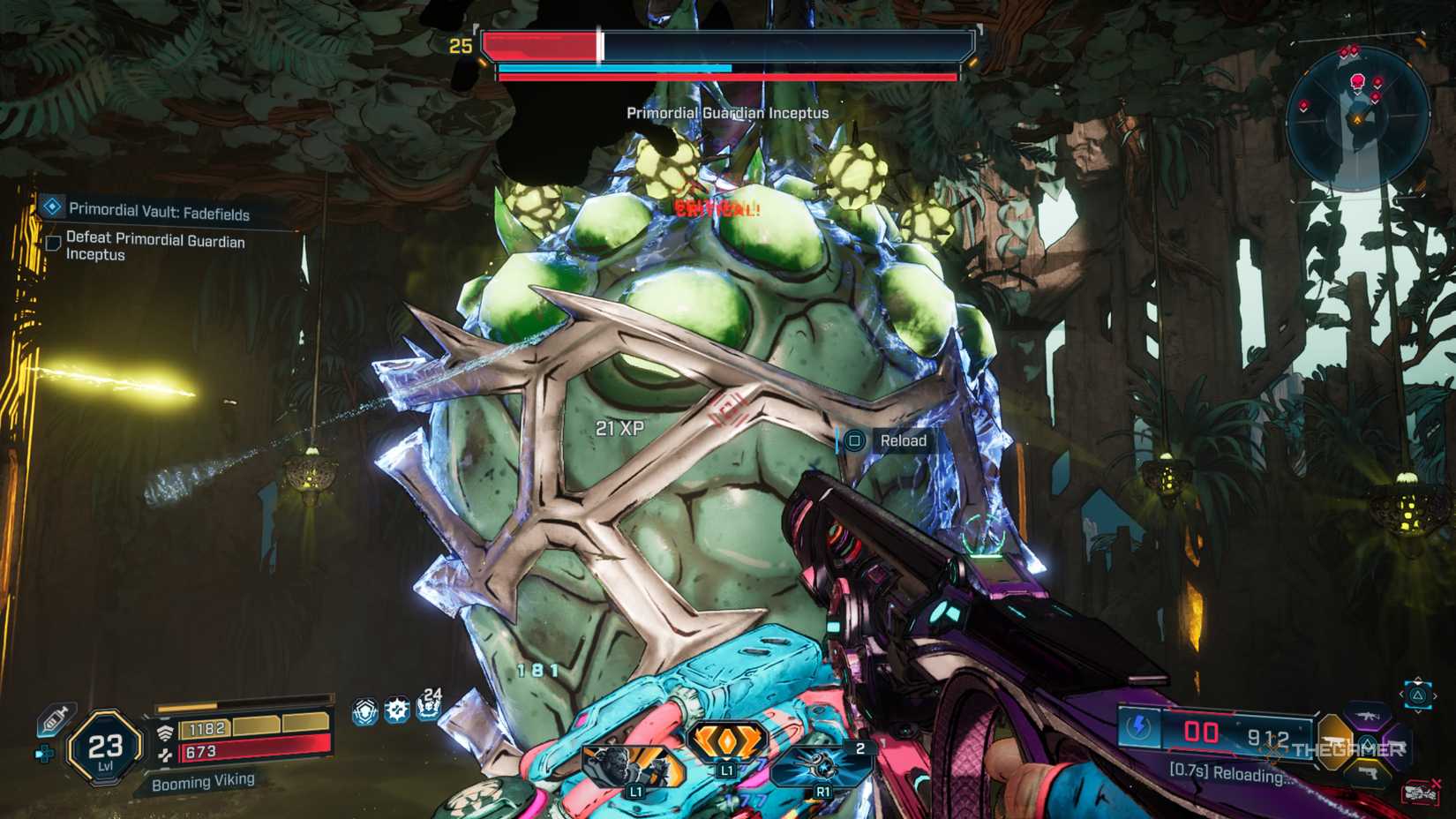This screenshot has height=819, width=1456.
Task: Trigger the orange hexagonal skill icon
Action: pyautogui.click(x=725, y=742)
